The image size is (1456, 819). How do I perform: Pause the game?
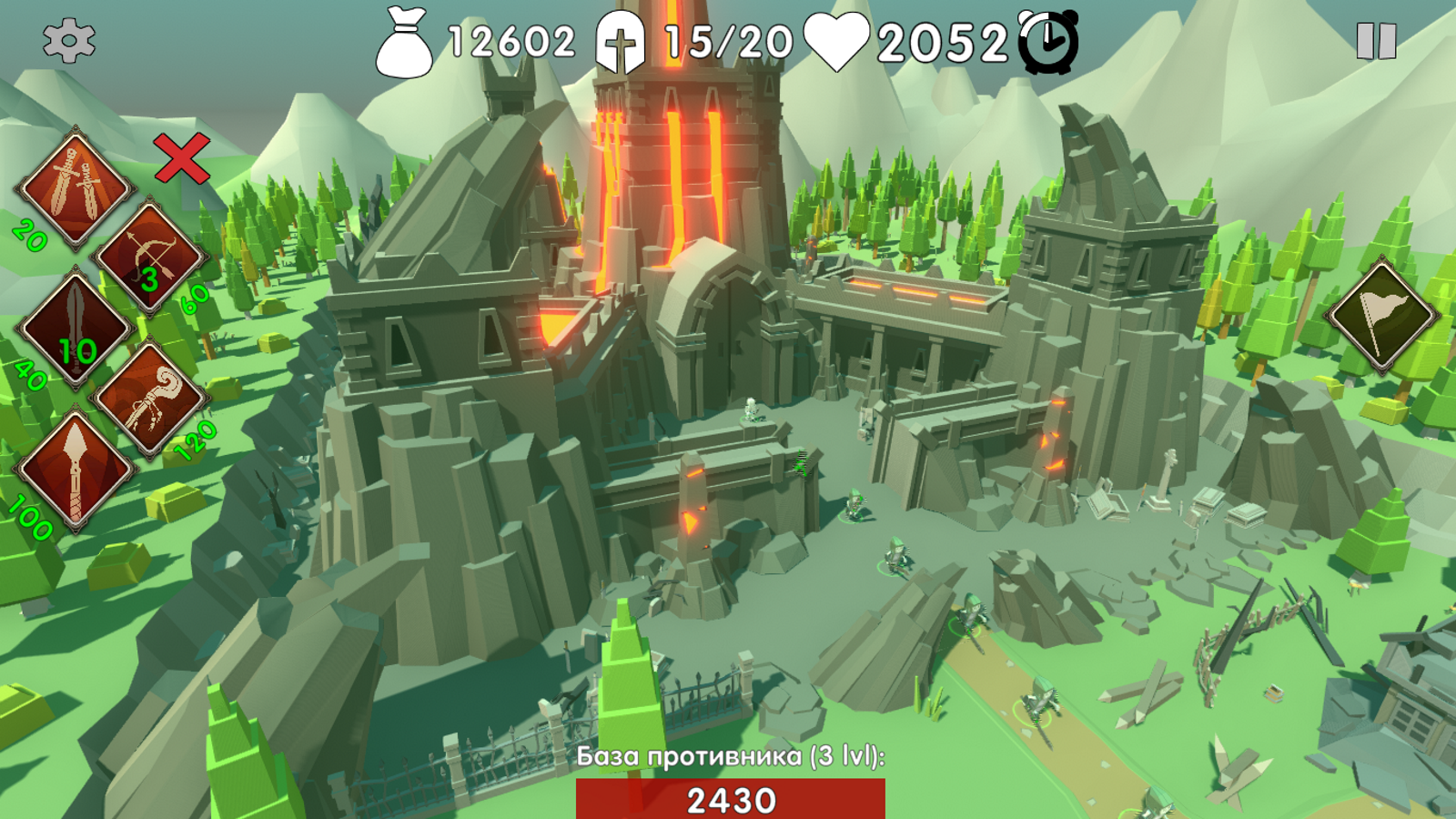click(x=1376, y=41)
